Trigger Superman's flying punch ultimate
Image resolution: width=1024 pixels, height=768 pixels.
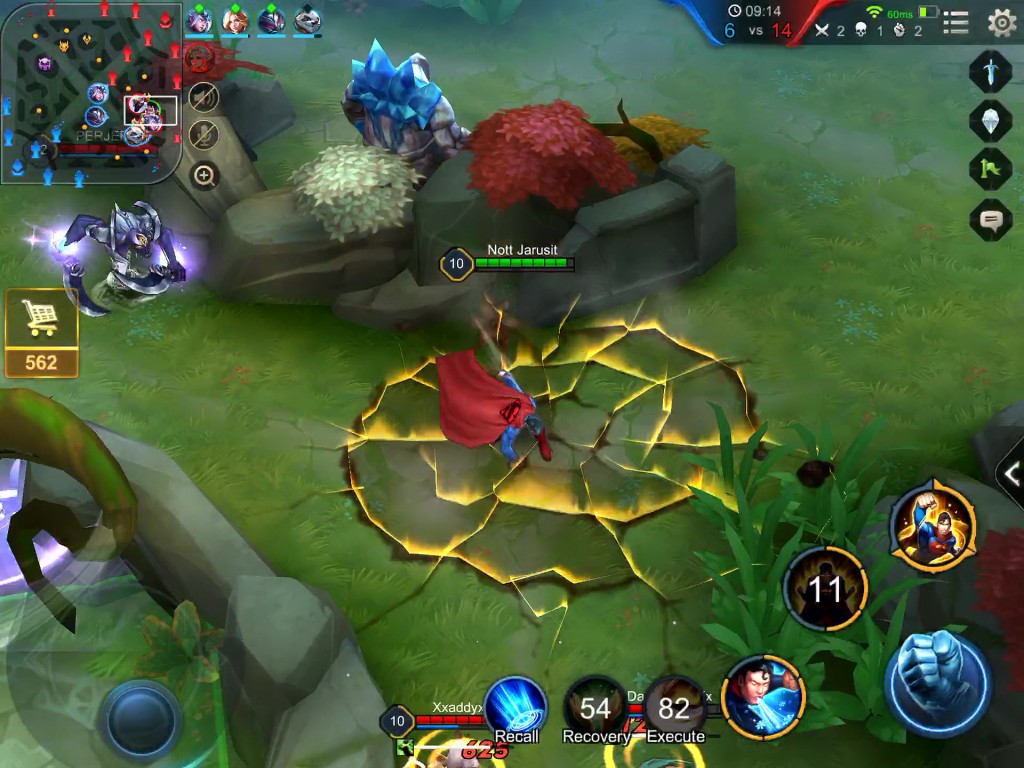[934, 525]
